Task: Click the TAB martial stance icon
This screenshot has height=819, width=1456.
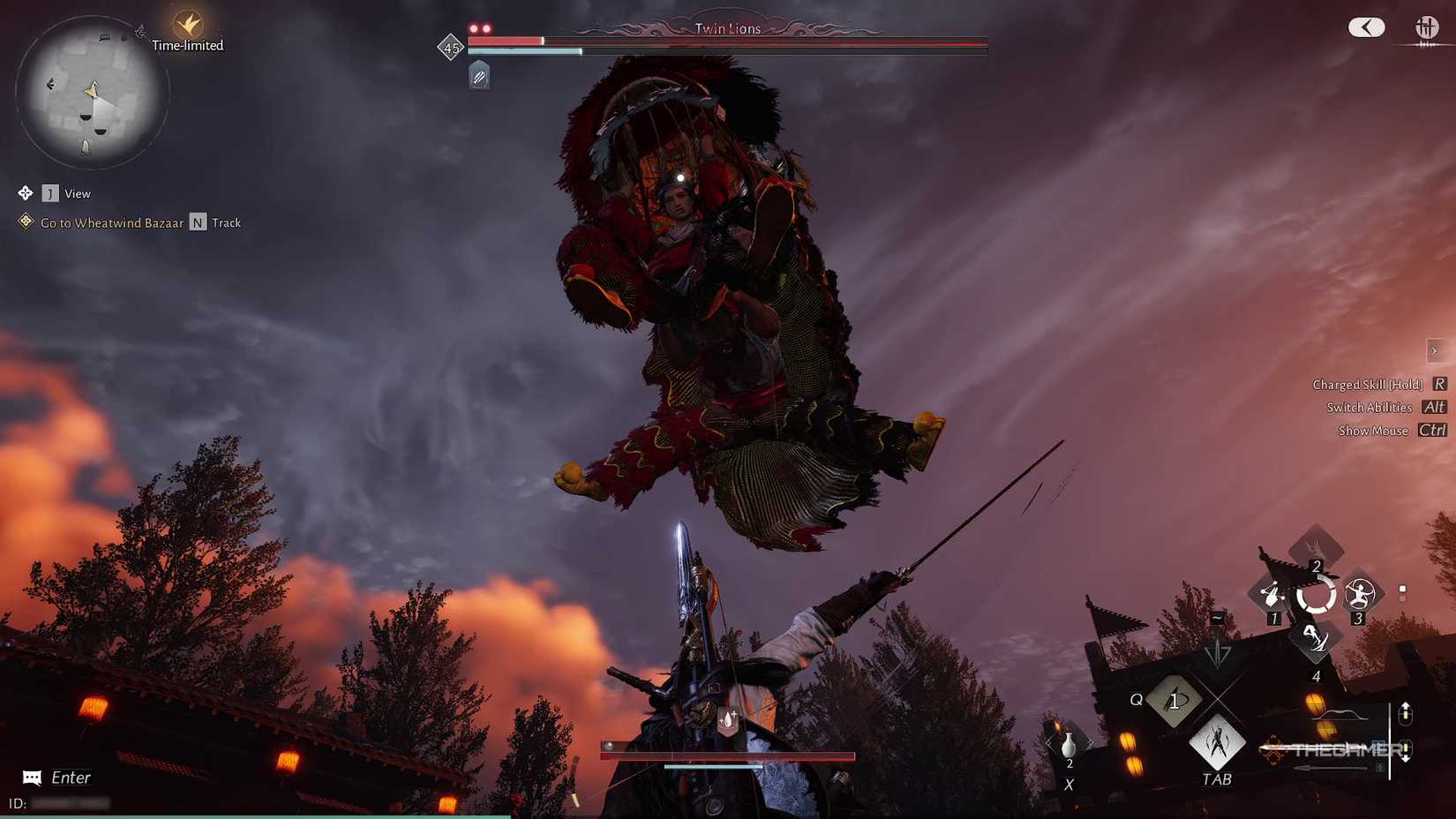Action: click(x=1218, y=745)
